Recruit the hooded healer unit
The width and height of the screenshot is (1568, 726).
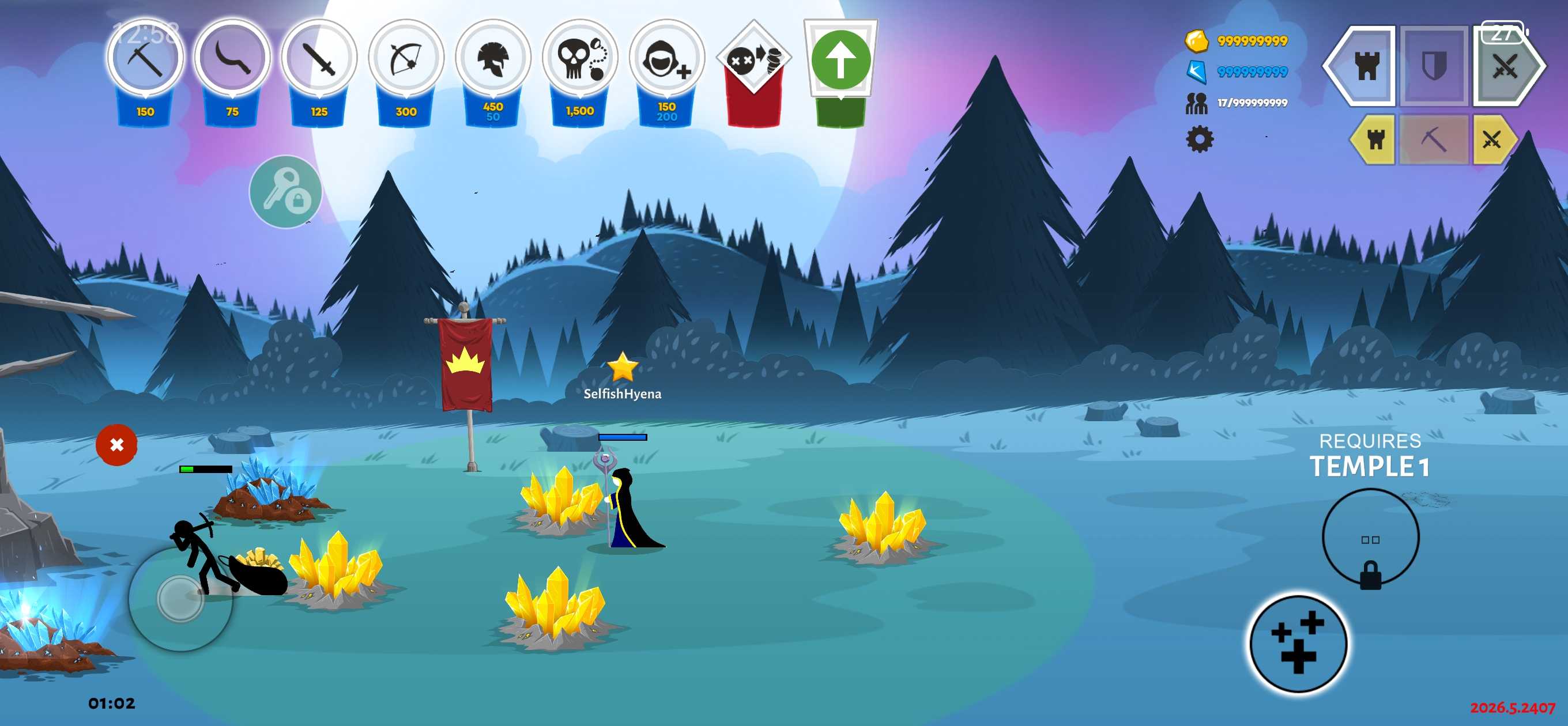point(666,59)
